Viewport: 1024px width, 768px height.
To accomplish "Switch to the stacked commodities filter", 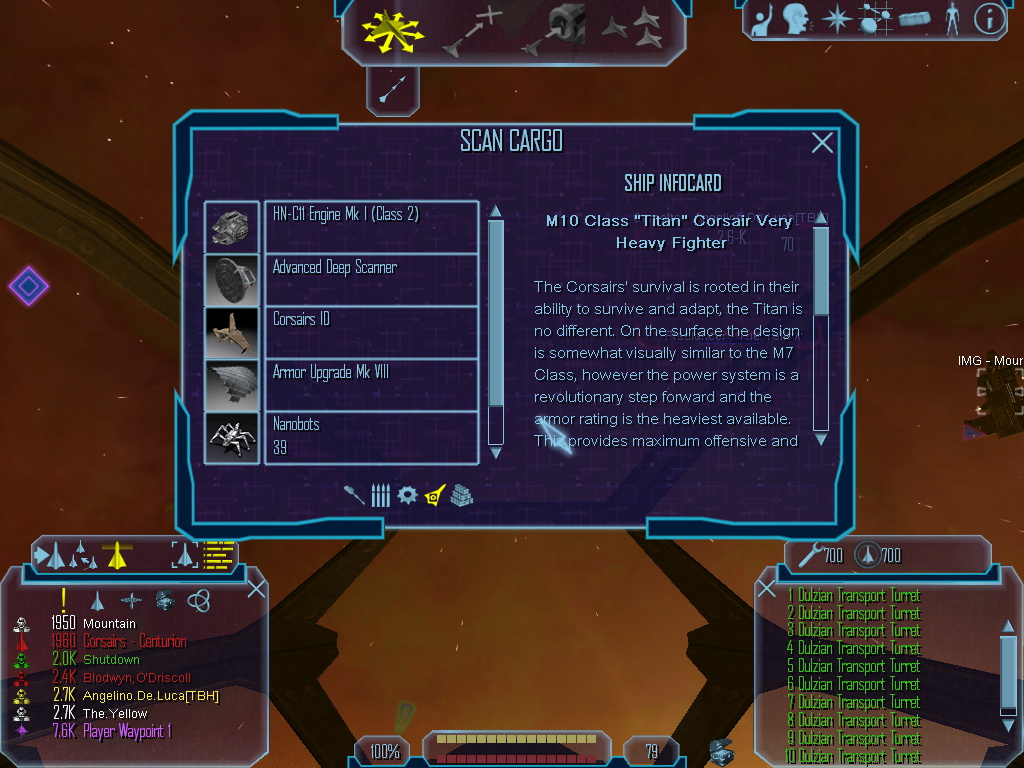I will click(x=461, y=495).
